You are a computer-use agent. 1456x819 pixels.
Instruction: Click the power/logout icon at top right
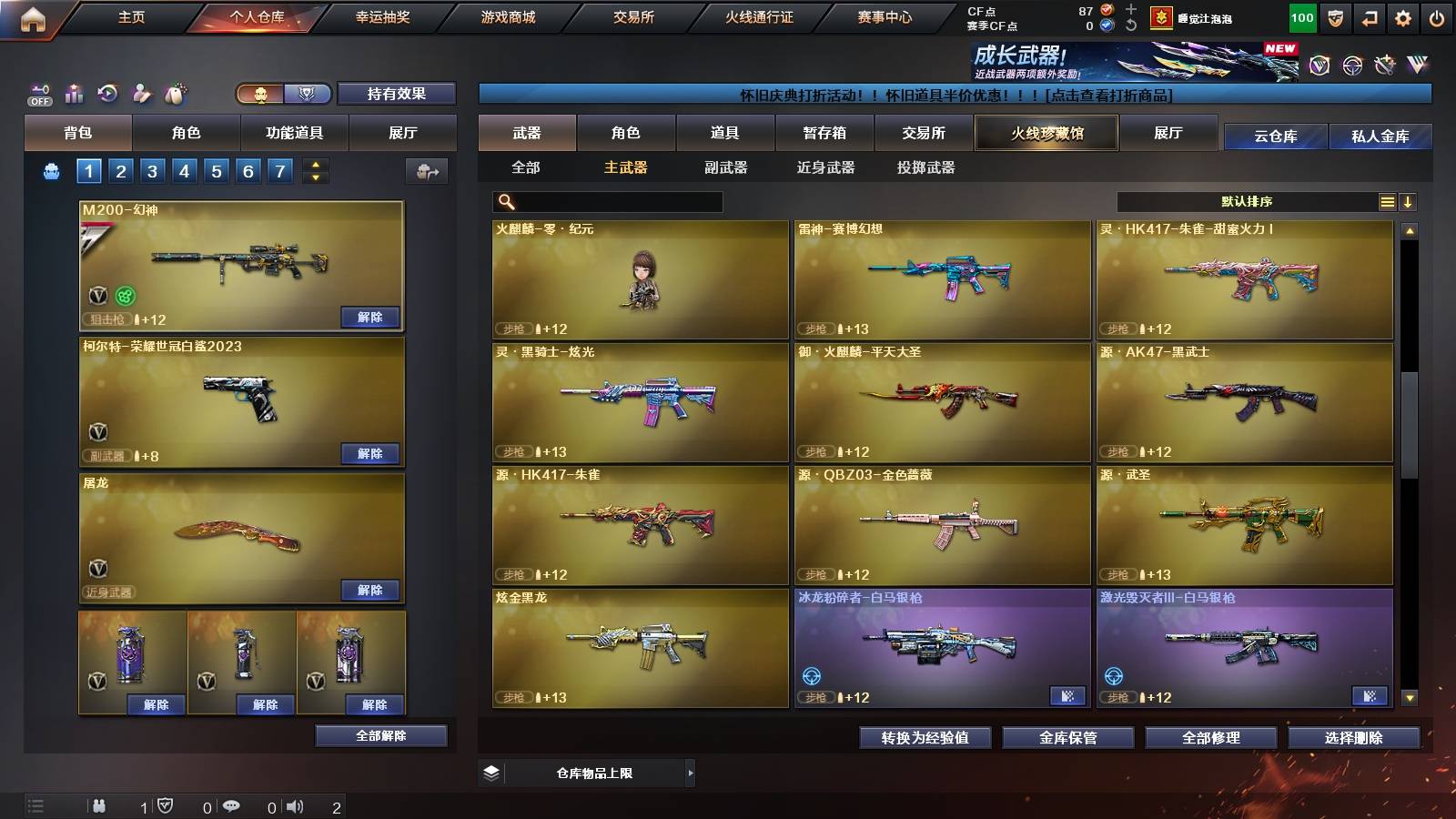pos(1438,15)
